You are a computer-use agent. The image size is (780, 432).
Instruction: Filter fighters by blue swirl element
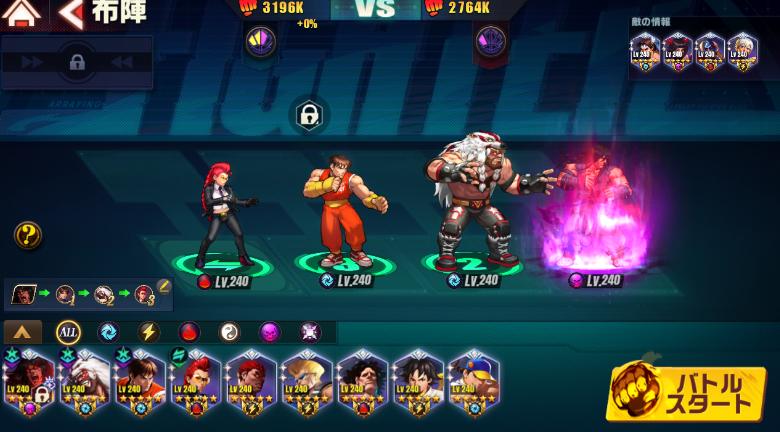point(108,332)
